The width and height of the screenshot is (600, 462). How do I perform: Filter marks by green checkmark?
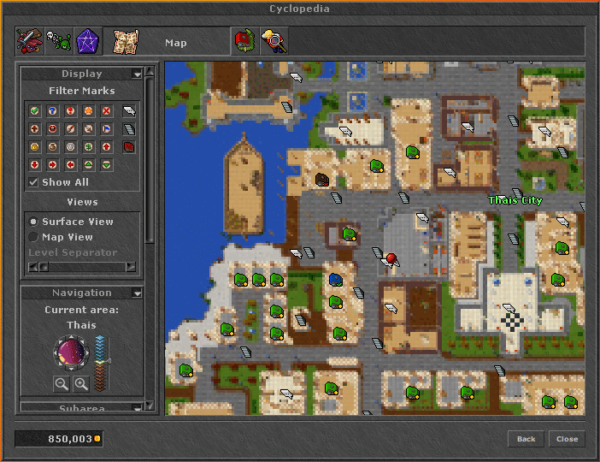pos(34,110)
